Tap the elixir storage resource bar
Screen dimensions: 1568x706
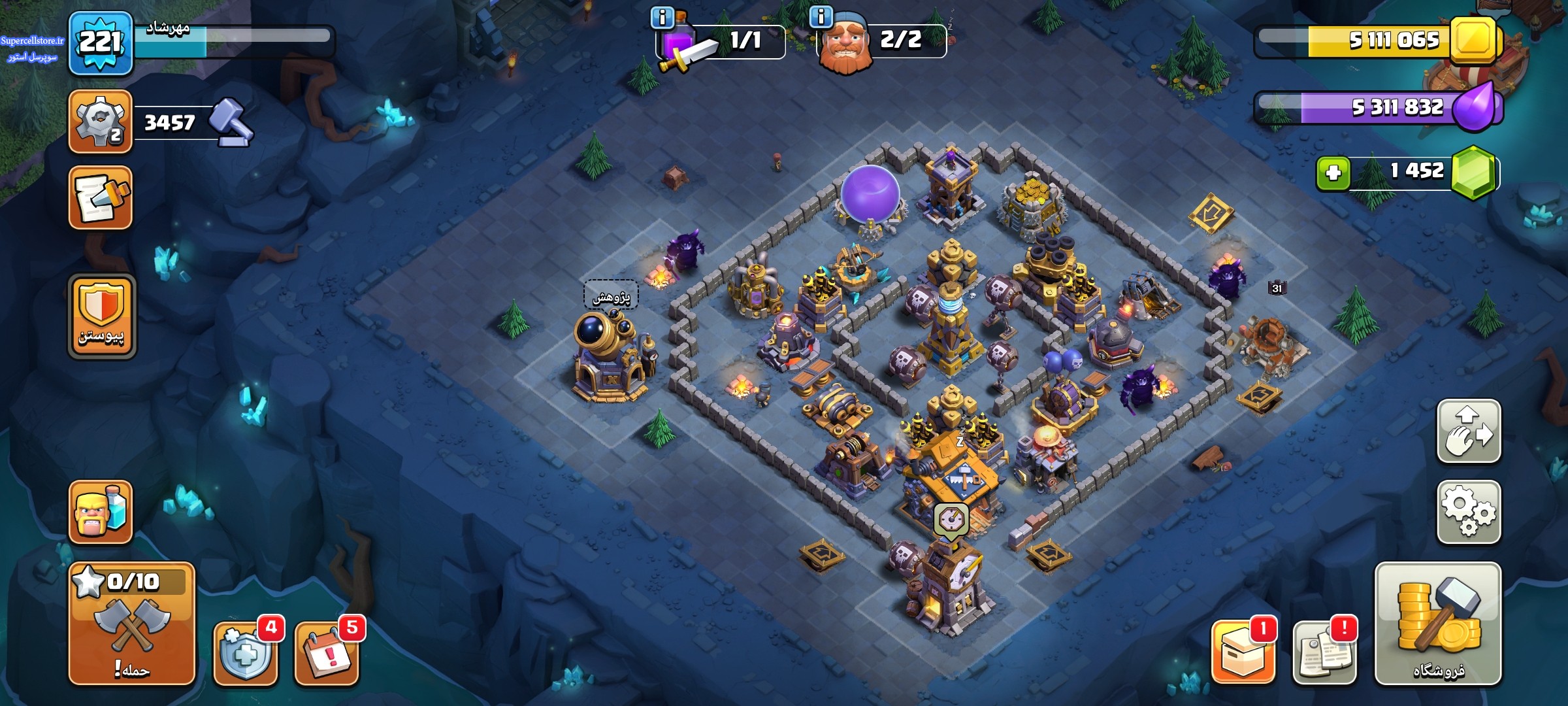click(1379, 107)
